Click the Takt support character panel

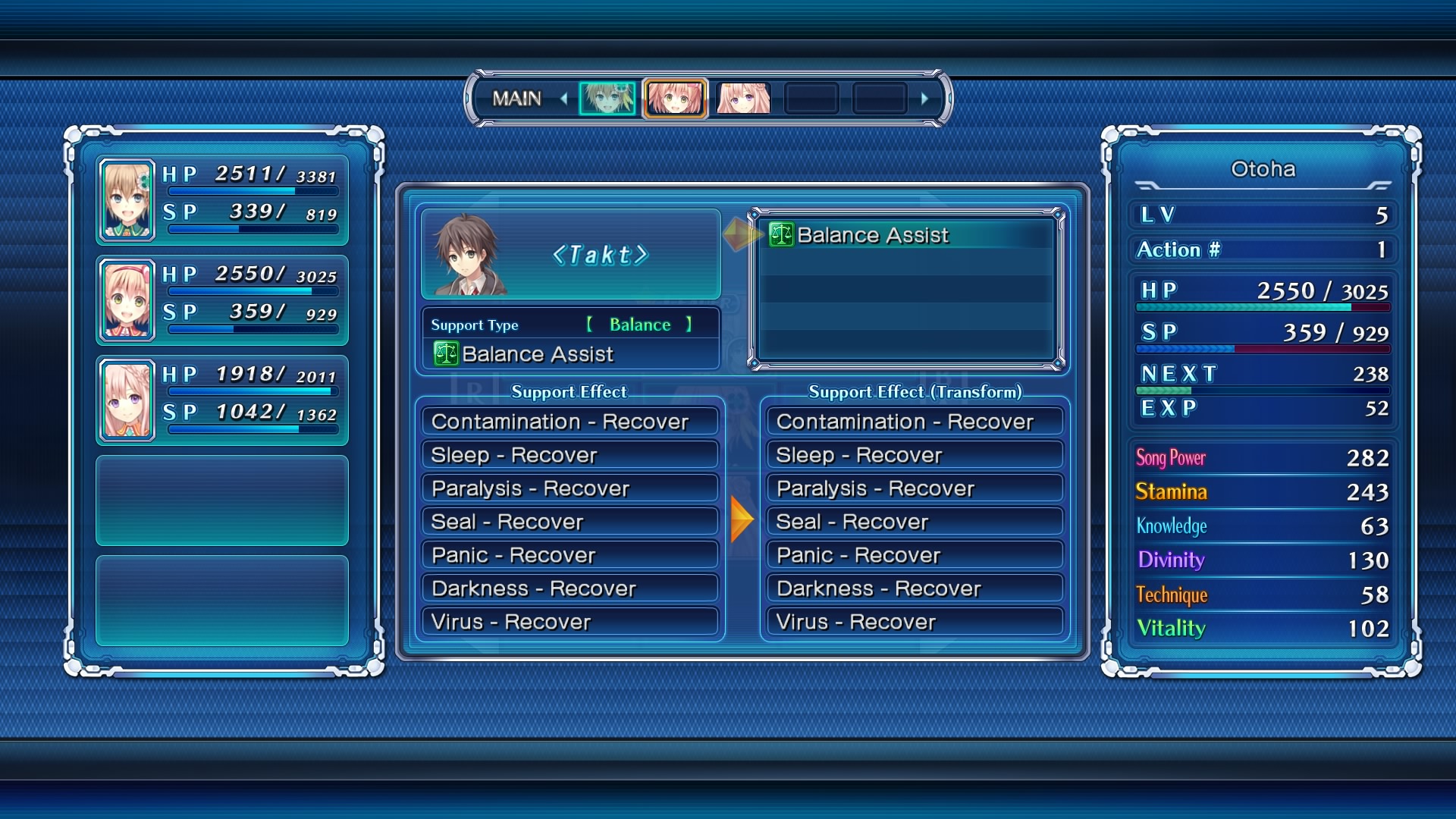tap(570, 255)
